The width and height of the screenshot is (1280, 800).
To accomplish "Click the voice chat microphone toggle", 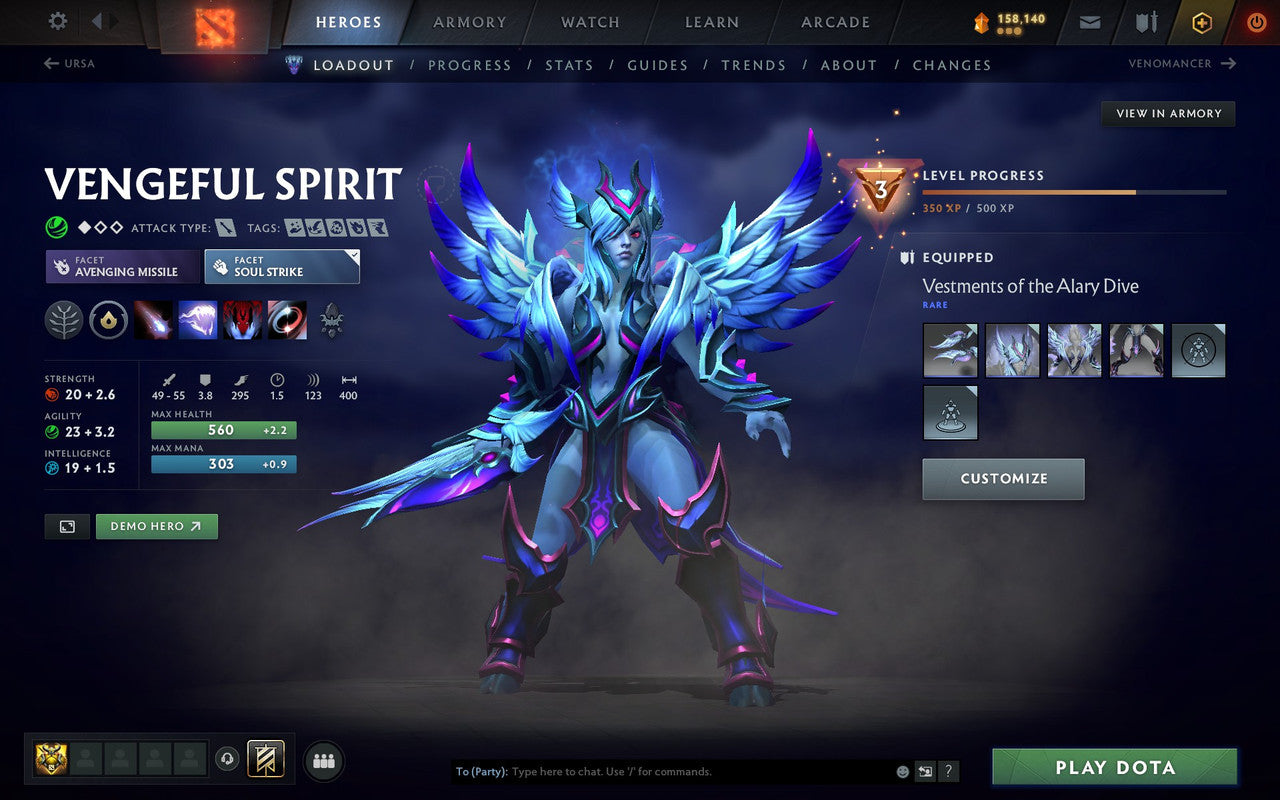I will click(229, 760).
